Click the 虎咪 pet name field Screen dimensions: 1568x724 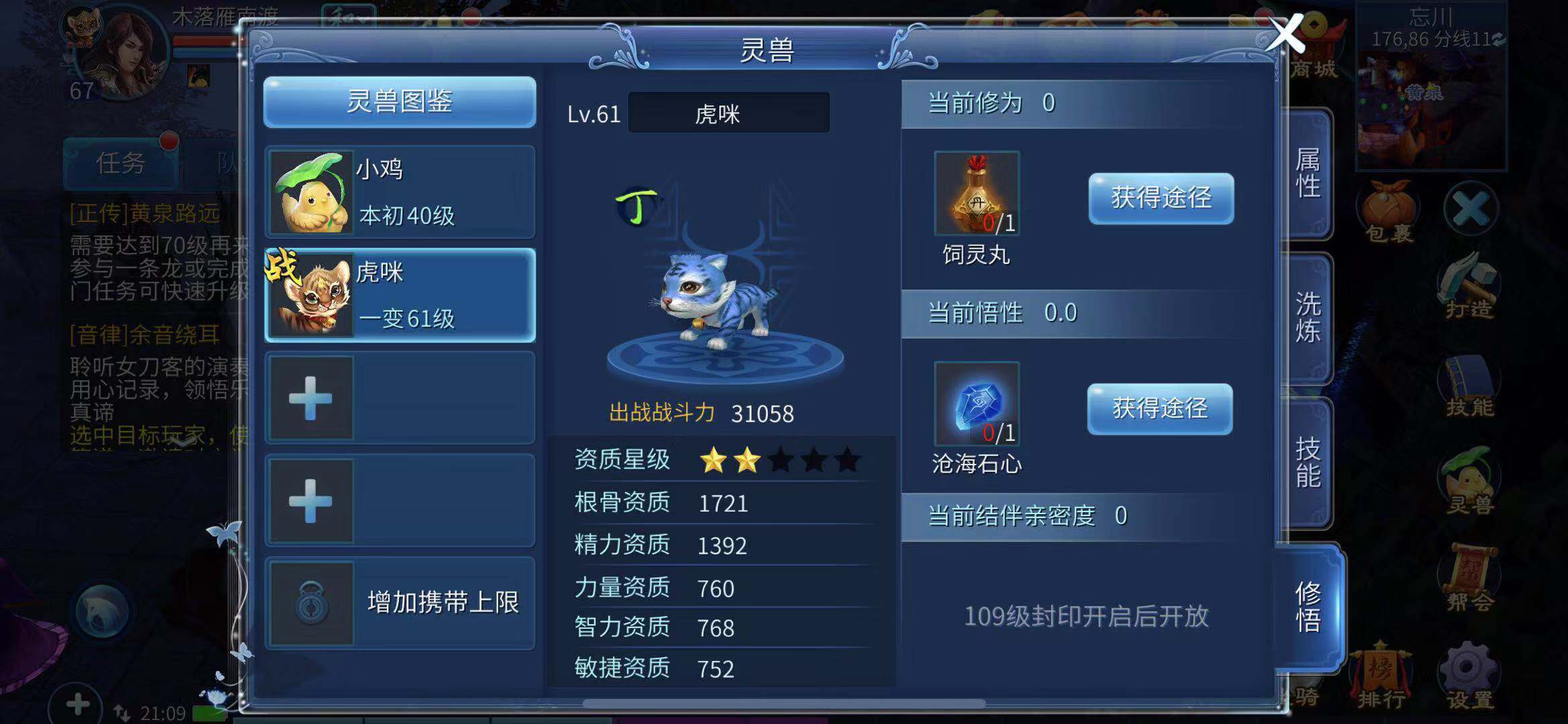pos(728,113)
